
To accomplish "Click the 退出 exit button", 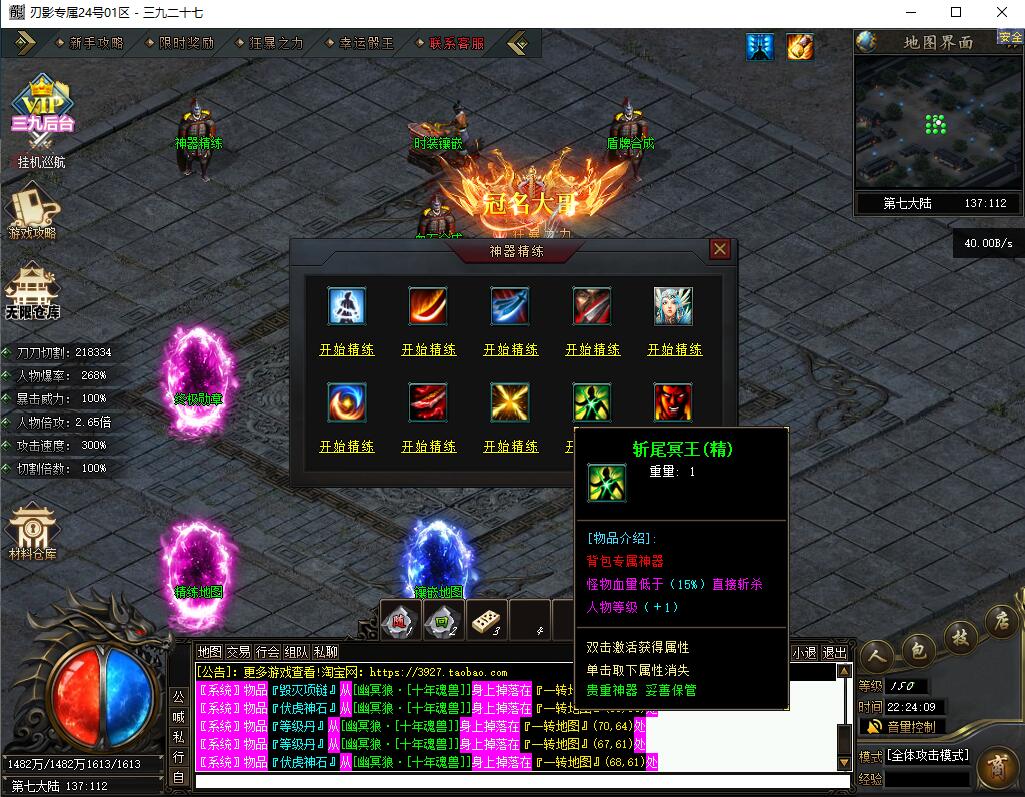I will coord(834,652).
